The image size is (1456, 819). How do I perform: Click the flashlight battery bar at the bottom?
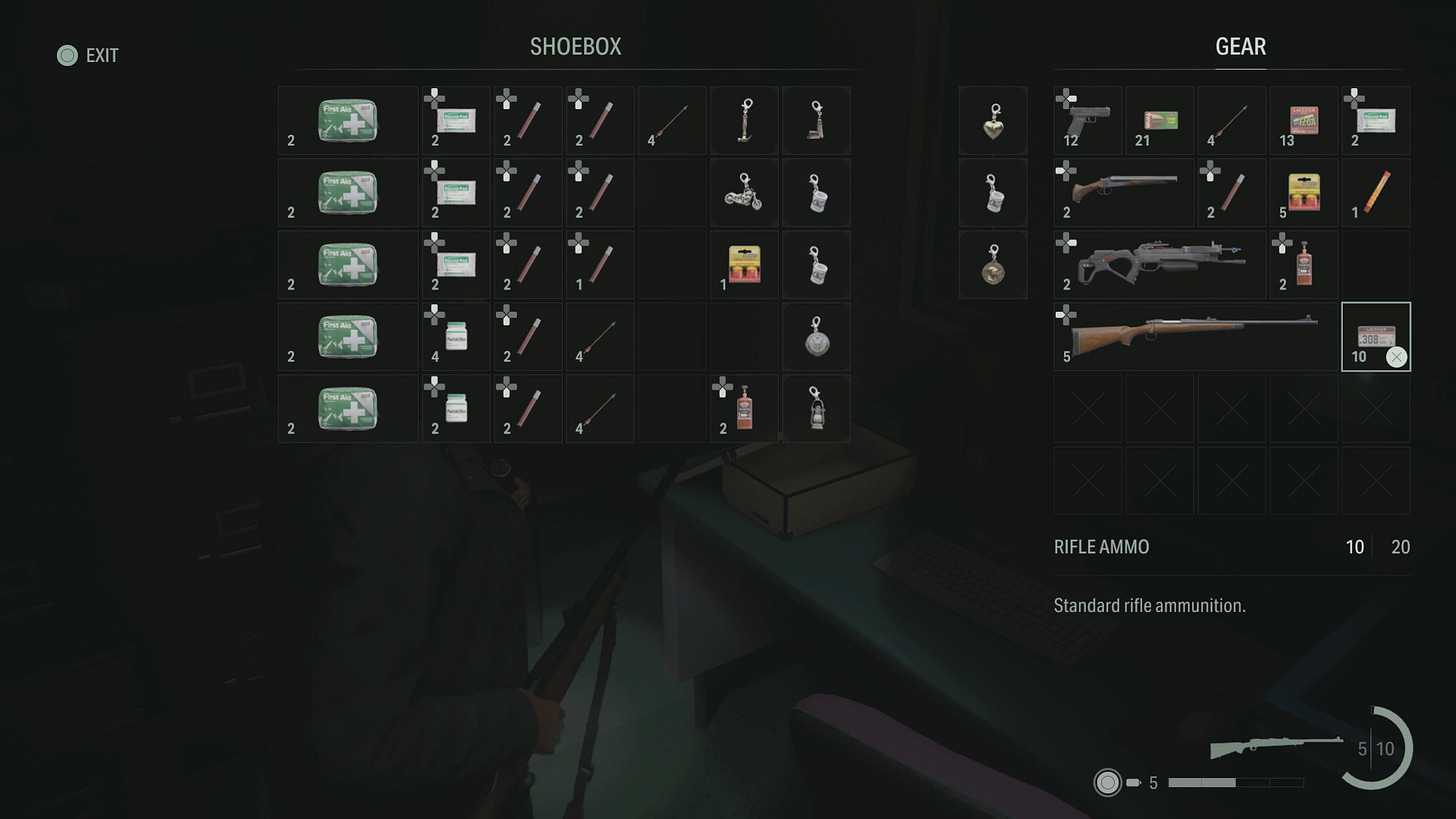pos(1235,784)
